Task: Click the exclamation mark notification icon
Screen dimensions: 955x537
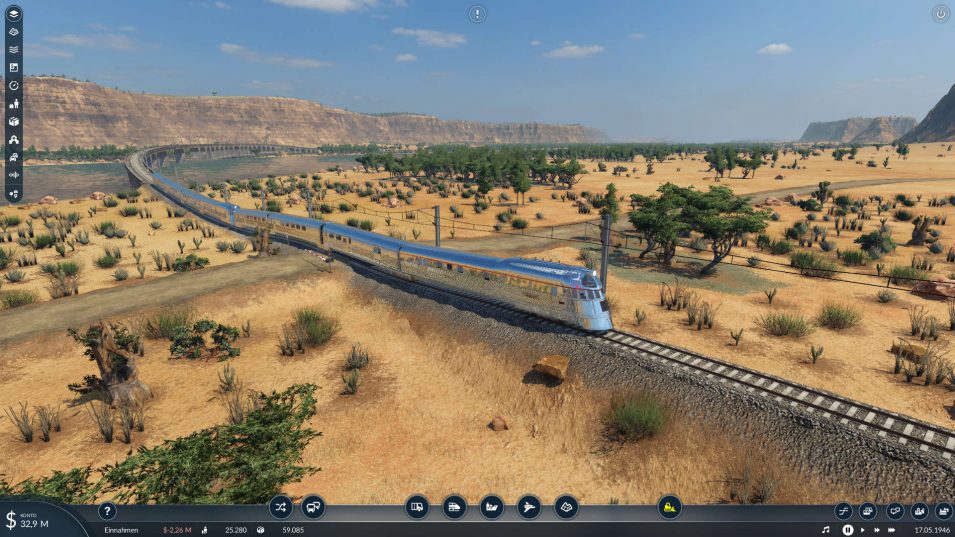Action: pos(477,14)
